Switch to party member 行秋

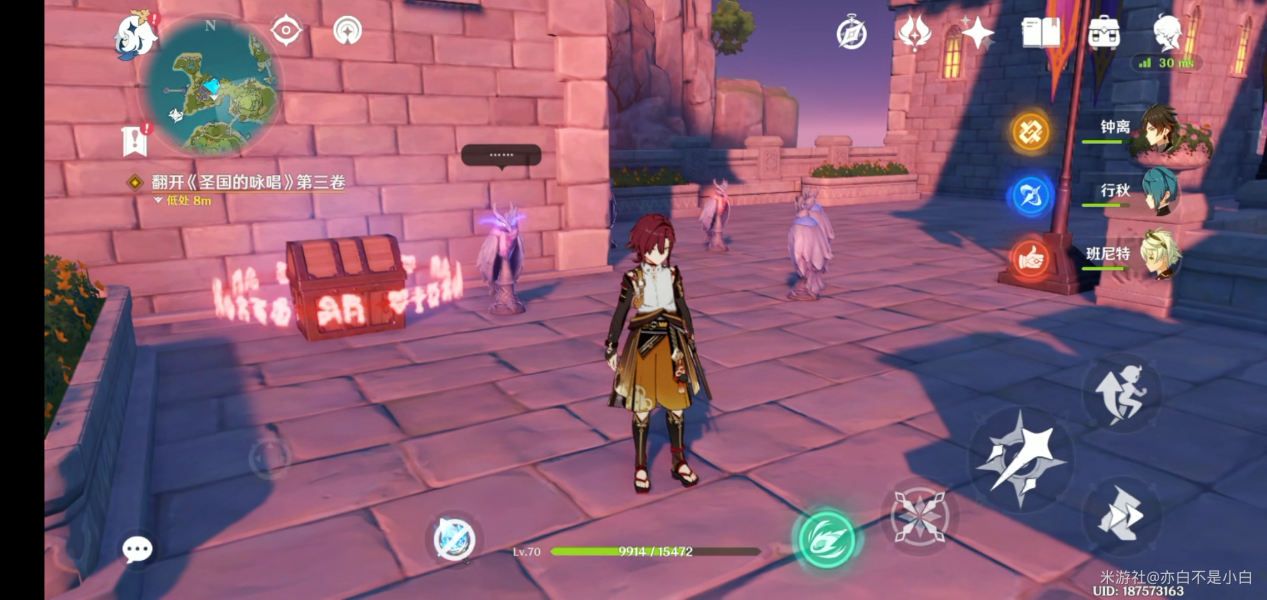point(1158,191)
